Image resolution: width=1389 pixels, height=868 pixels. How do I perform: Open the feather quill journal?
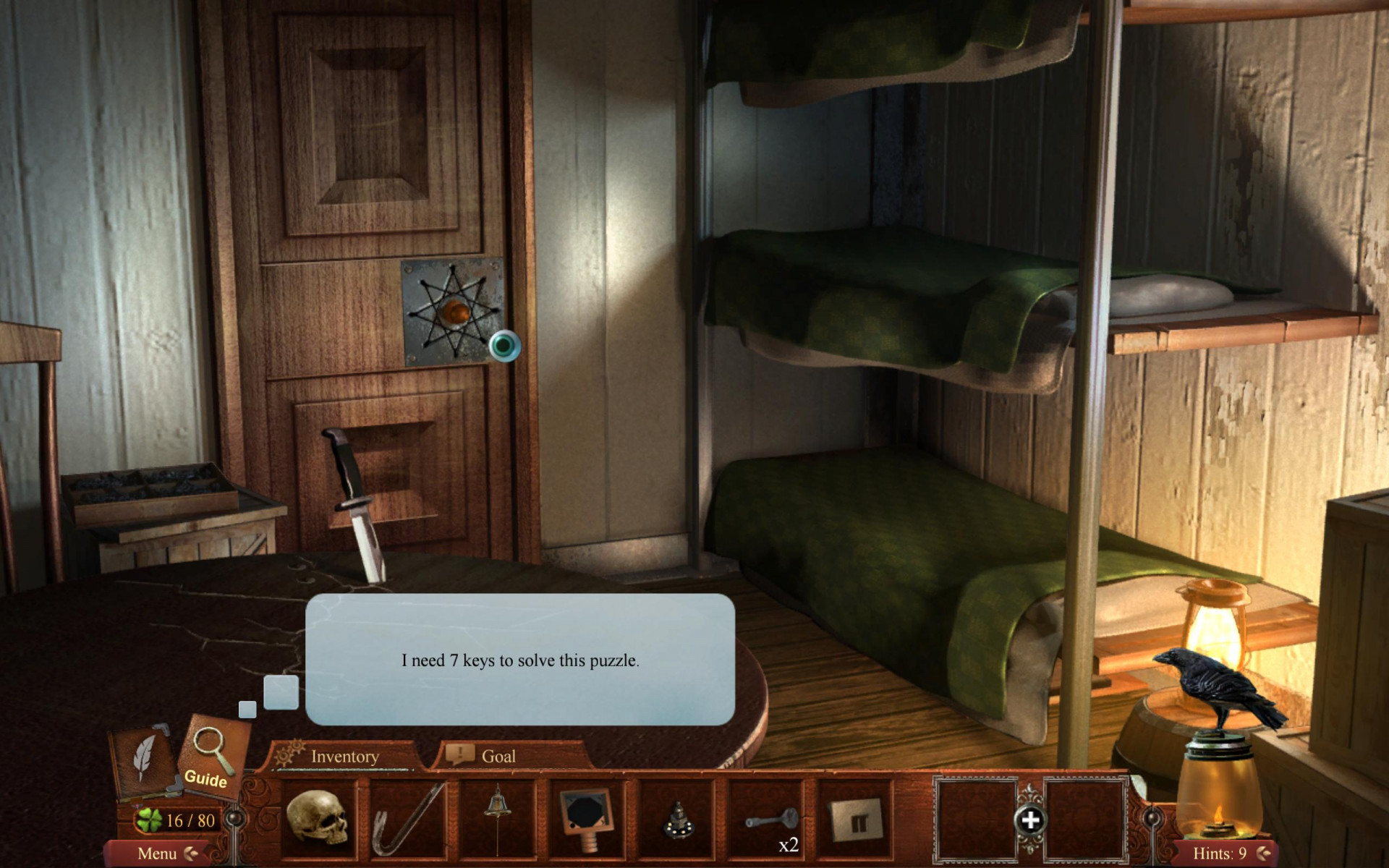[x=145, y=759]
